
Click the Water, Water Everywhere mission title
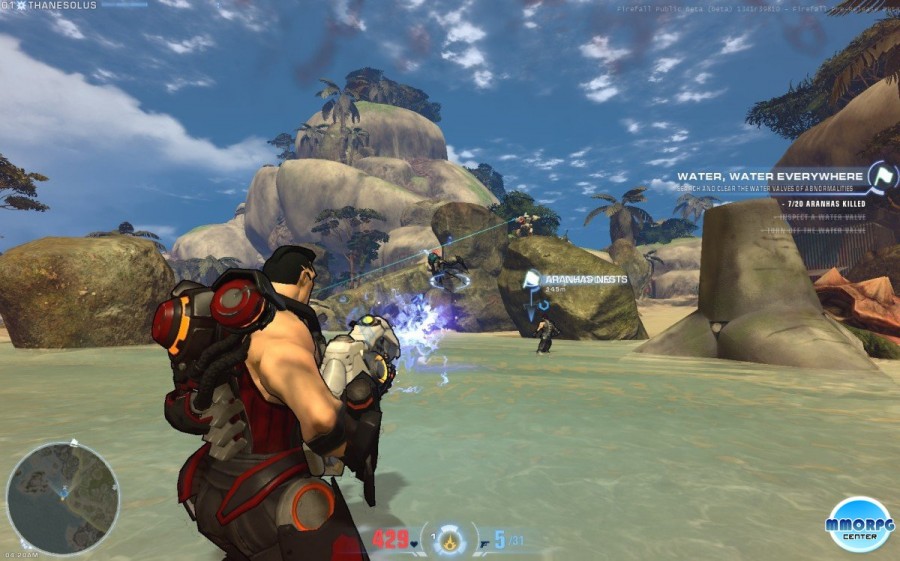tap(770, 177)
